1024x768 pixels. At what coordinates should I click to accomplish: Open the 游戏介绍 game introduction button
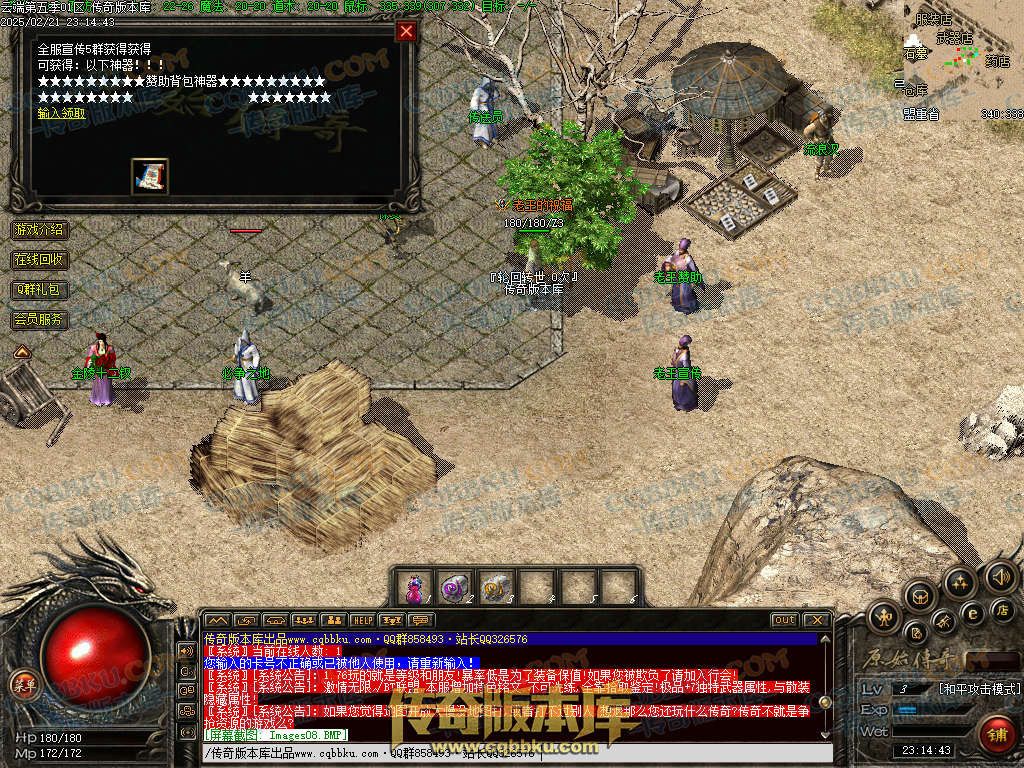tap(39, 229)
